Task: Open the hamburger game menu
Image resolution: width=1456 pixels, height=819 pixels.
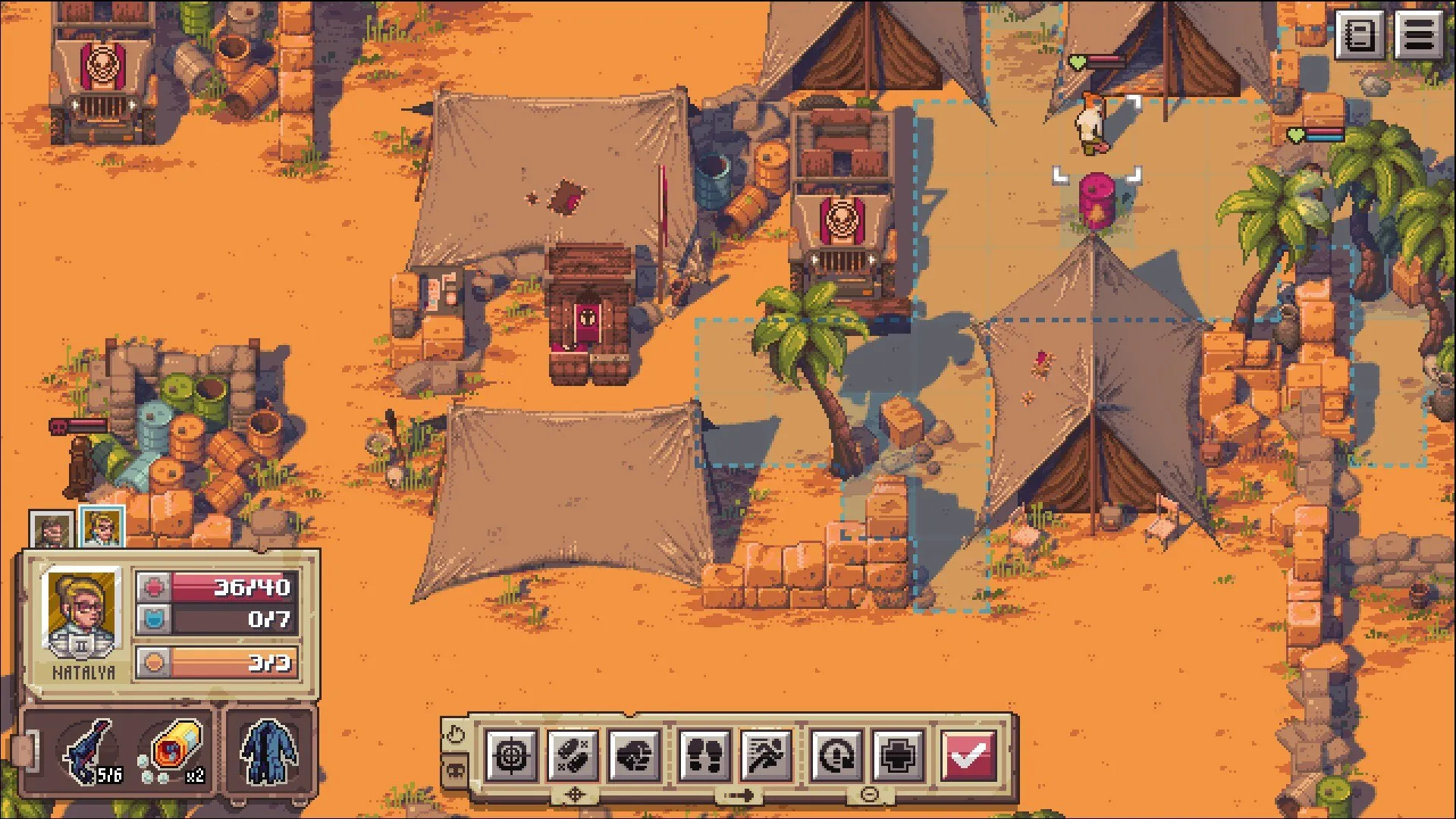Action: point(1419,34)
